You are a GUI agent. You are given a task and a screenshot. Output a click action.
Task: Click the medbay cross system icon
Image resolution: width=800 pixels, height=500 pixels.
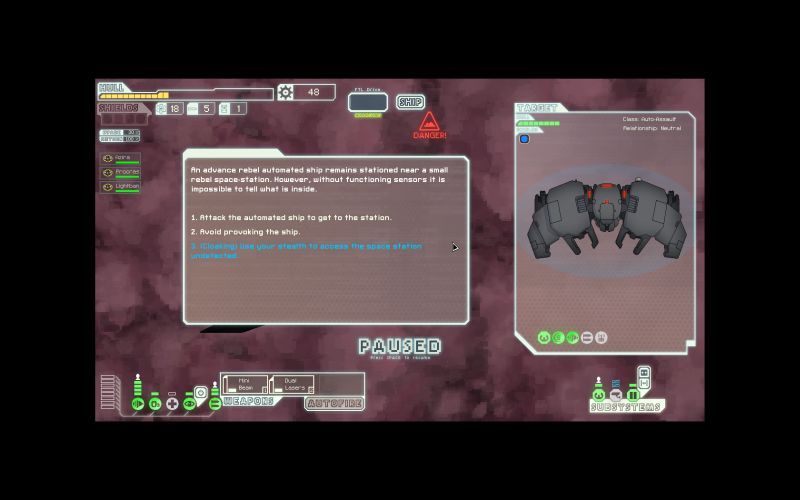(172, 403)
